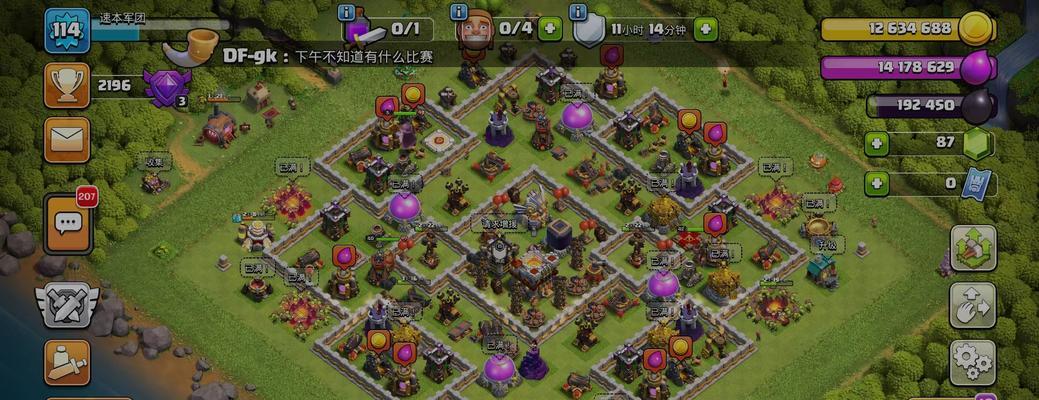The width and height of the screenshot is (1039, 400).
Task: Open the gear settings menu
Action: pyautogui.click(x=971, y=361)
